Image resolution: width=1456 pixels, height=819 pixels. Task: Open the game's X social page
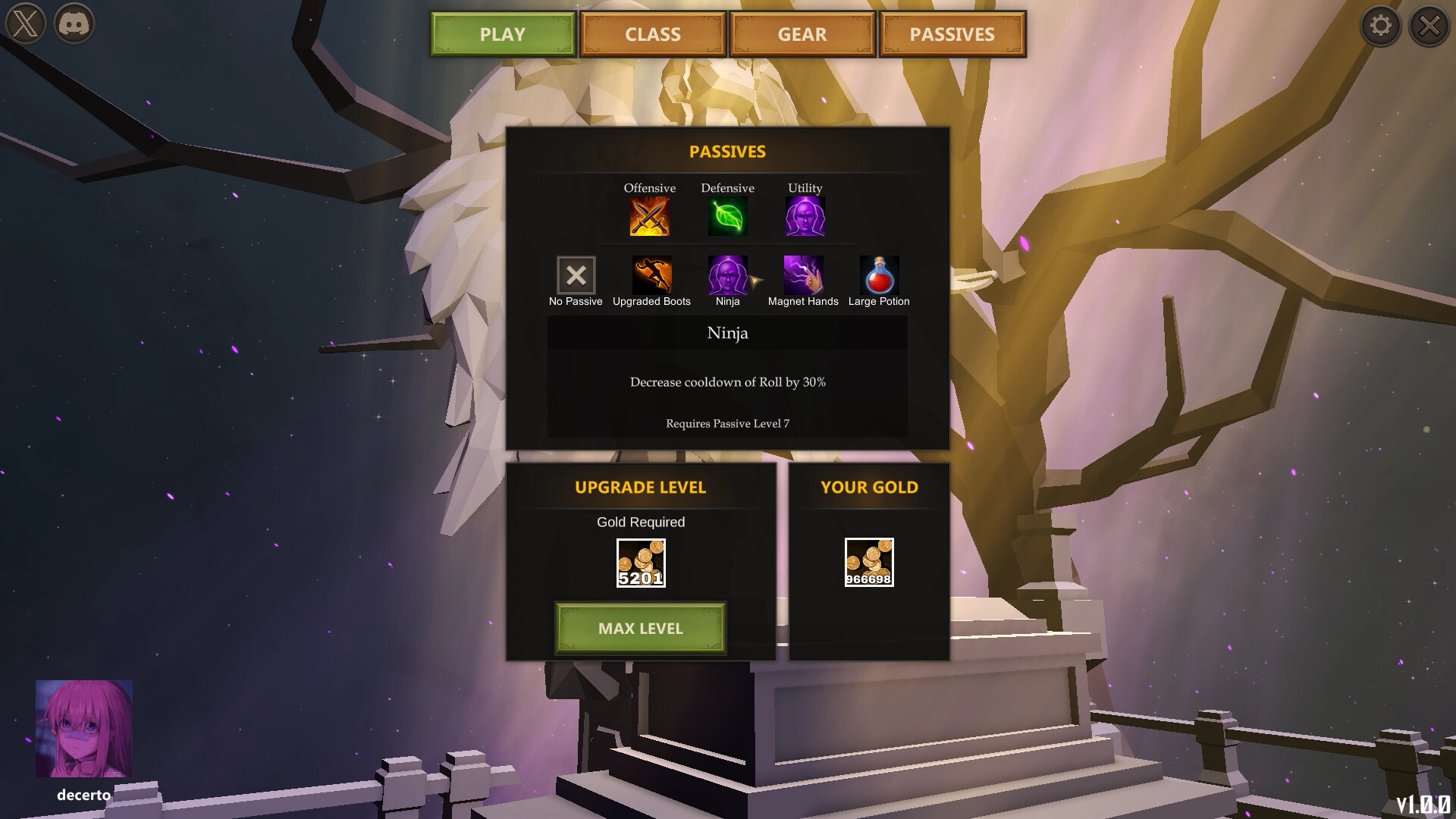point(27,25)
